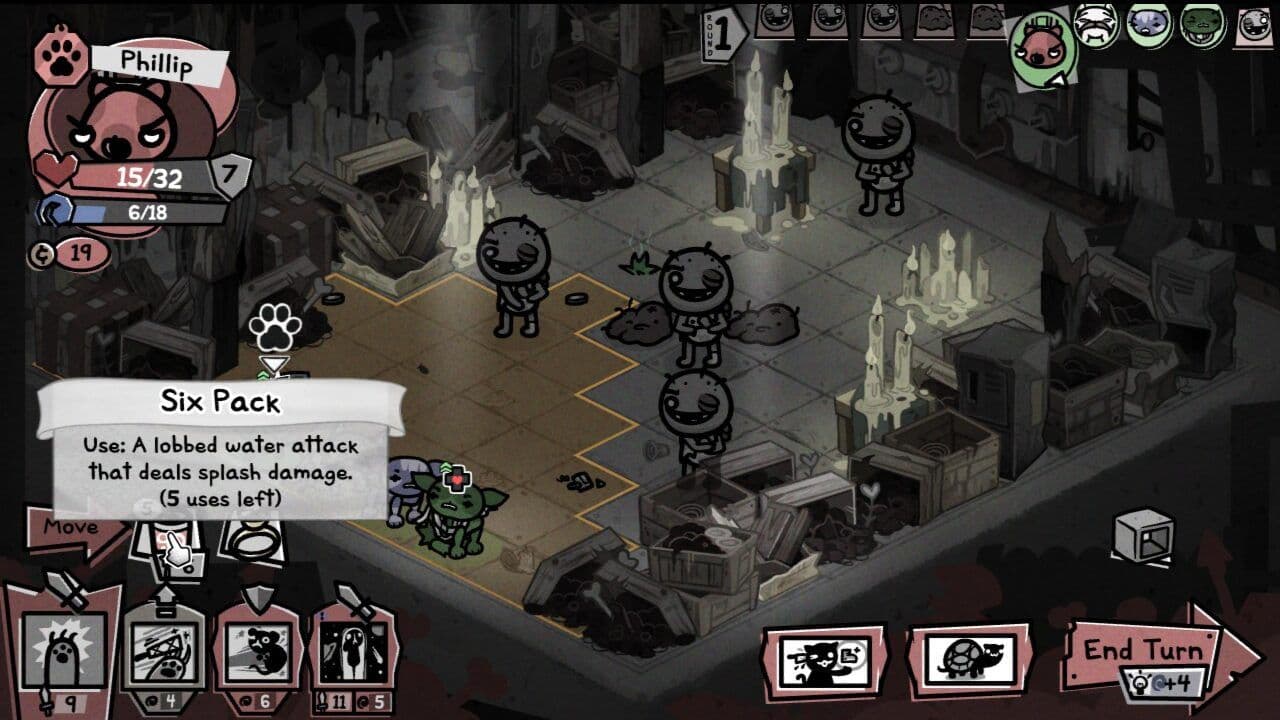The image size is (1280, 720).
Task: Click Phillip's 15/32 health bar
Action: click(x=150, y=175)
